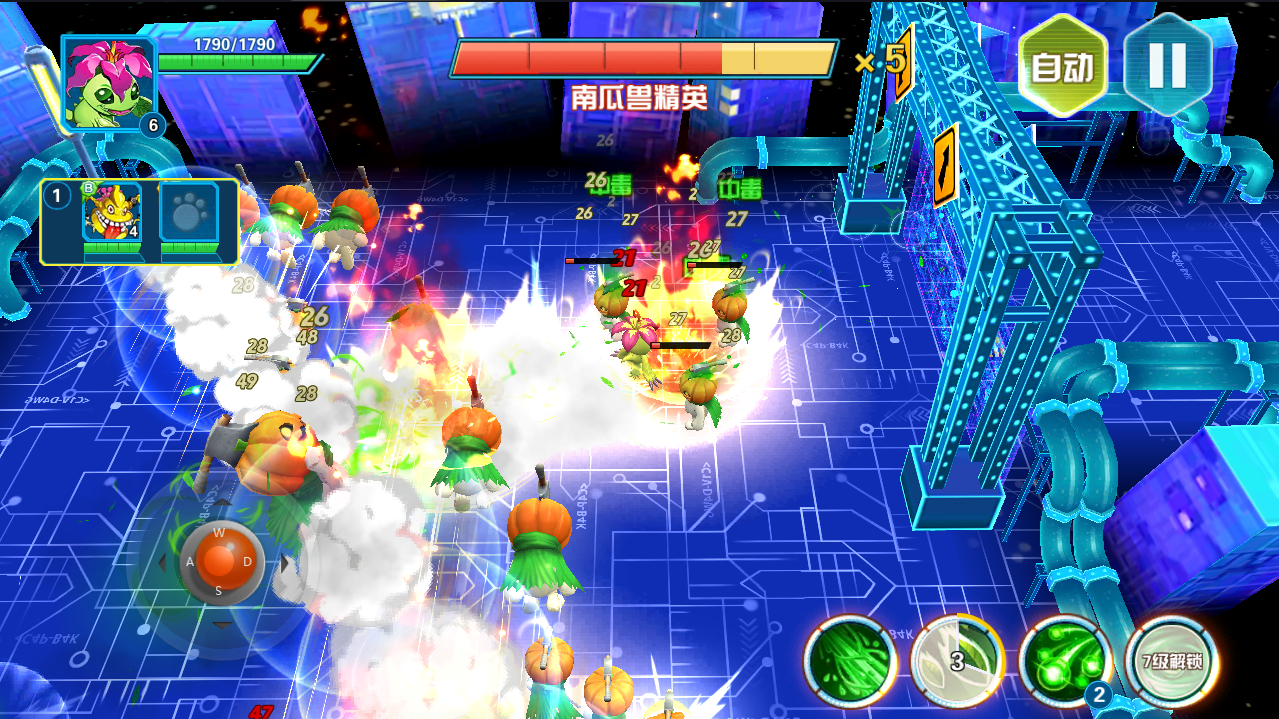Viewport: 1279px width, 719px height.
Task: Cast the green energy orbs skill
Action: (x=1064, y=662)
